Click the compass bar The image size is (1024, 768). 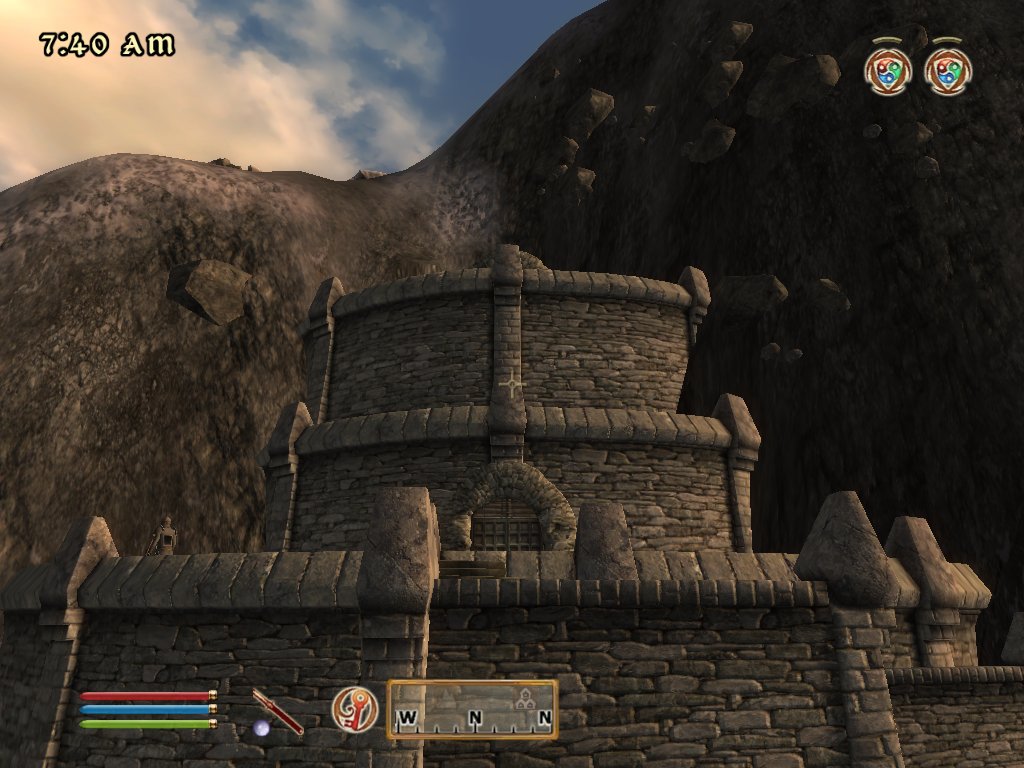tap(473, 710)
